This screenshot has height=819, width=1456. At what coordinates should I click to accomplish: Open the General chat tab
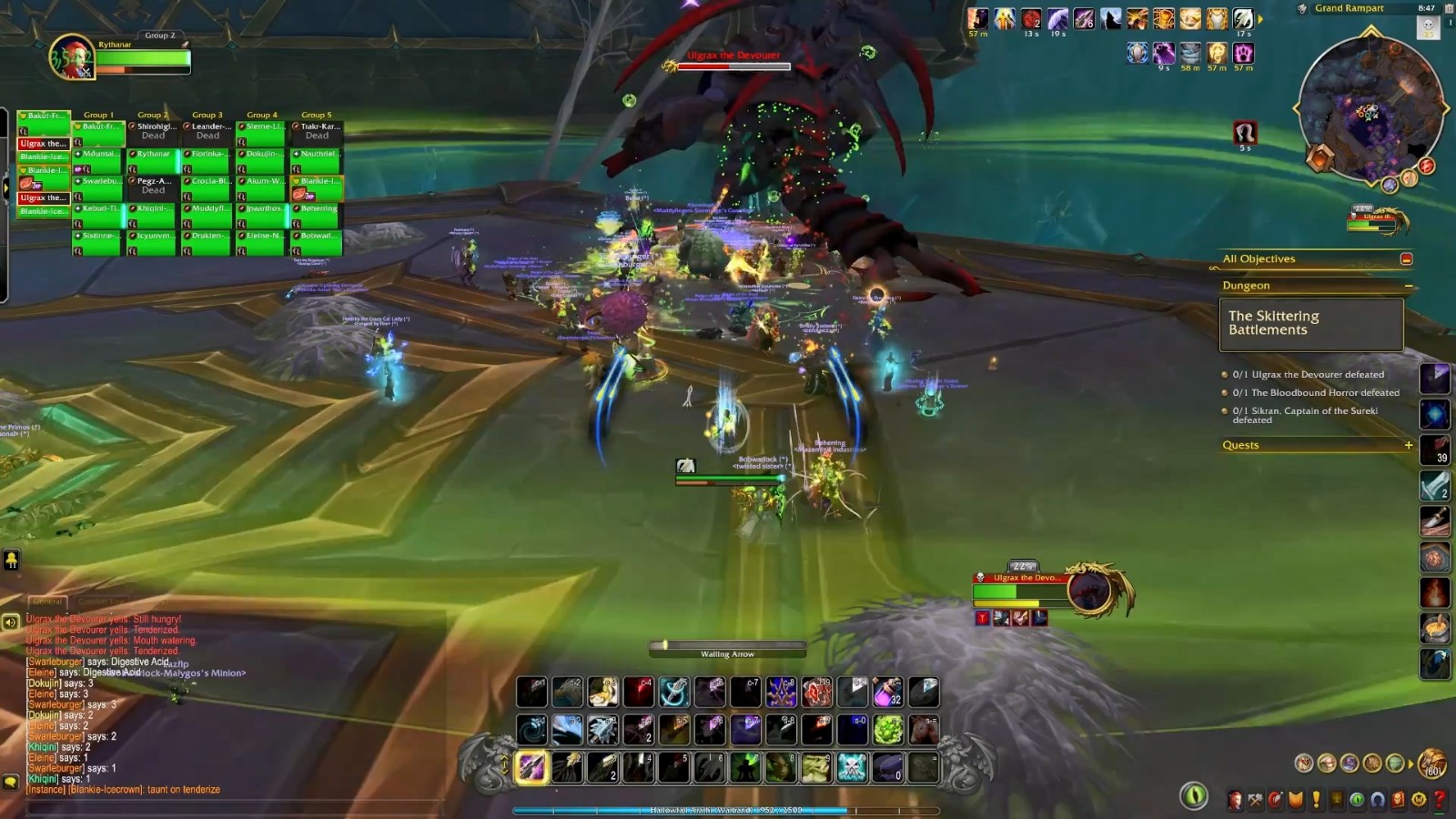click(x=47, y=602)
